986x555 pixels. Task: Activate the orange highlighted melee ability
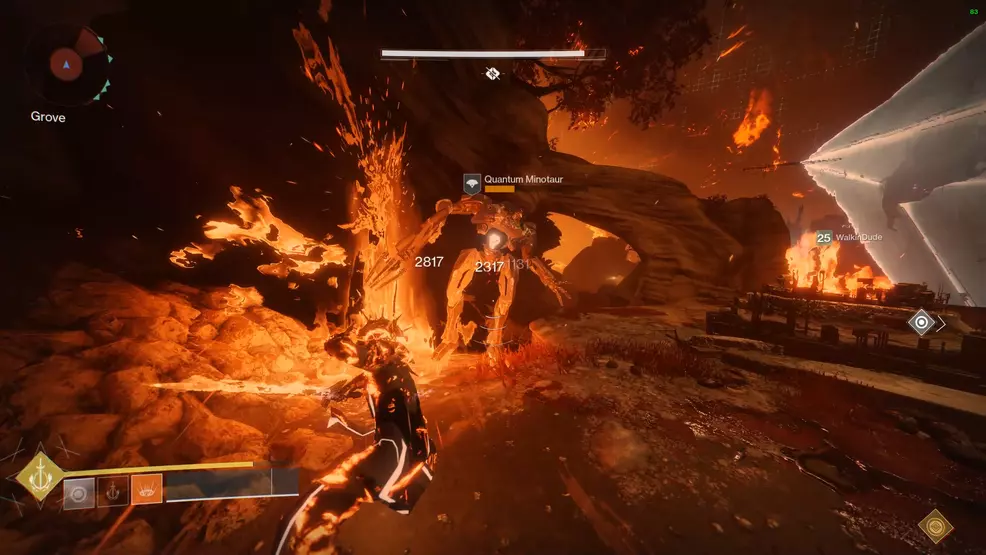[146, 490]
